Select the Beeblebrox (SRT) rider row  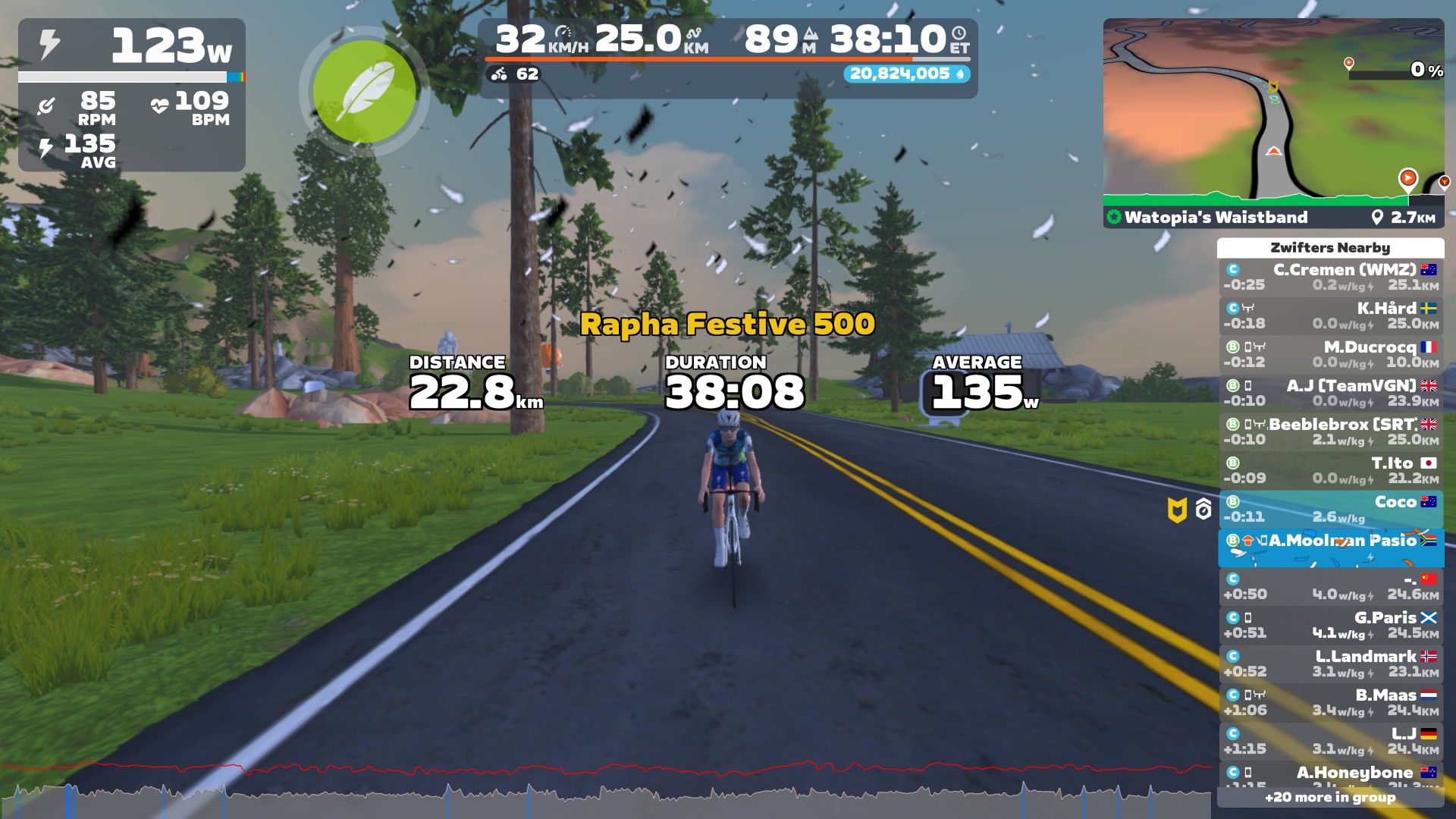[x=1330, y=432]
